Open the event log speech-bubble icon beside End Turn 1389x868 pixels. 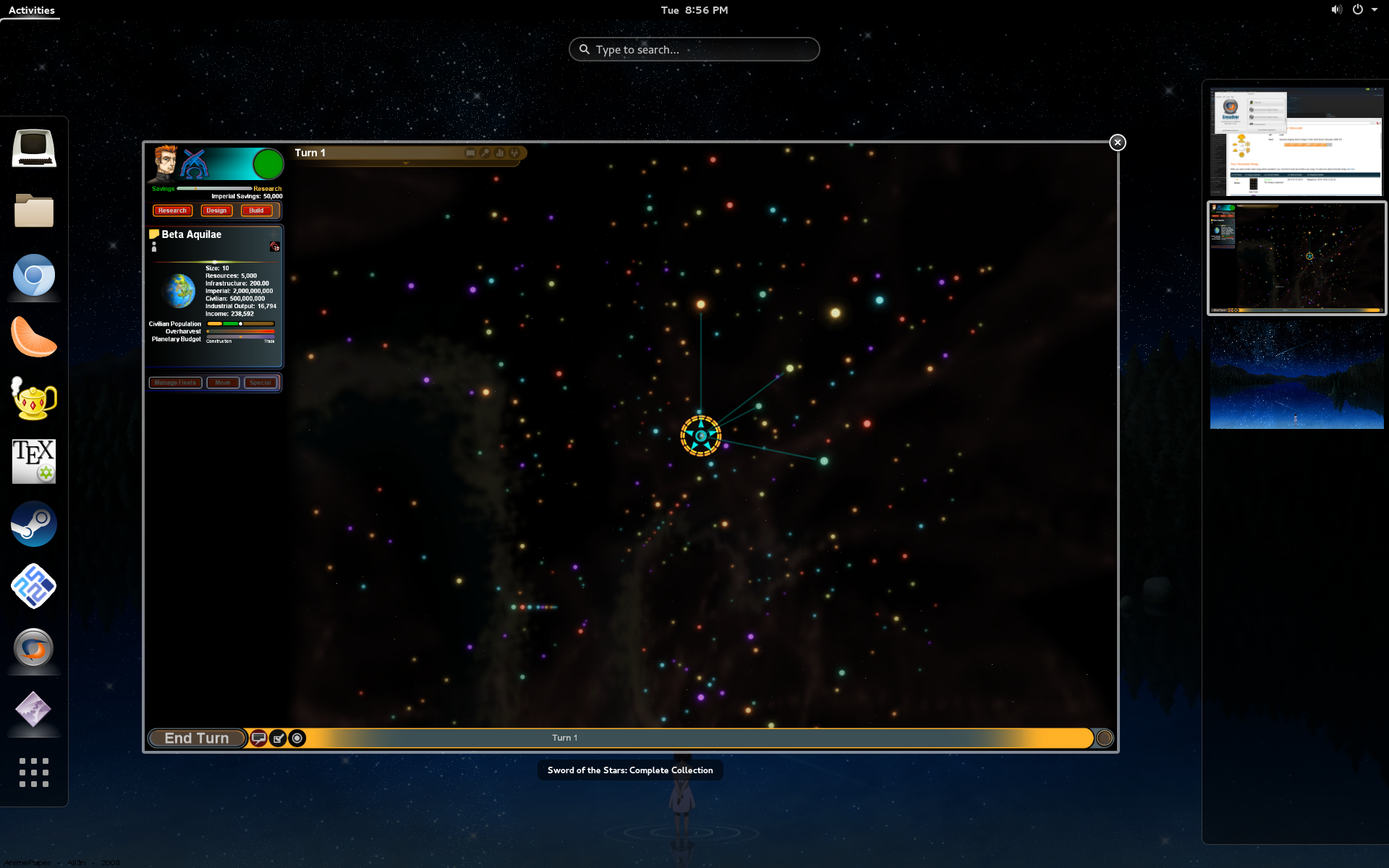click(258, 738)
